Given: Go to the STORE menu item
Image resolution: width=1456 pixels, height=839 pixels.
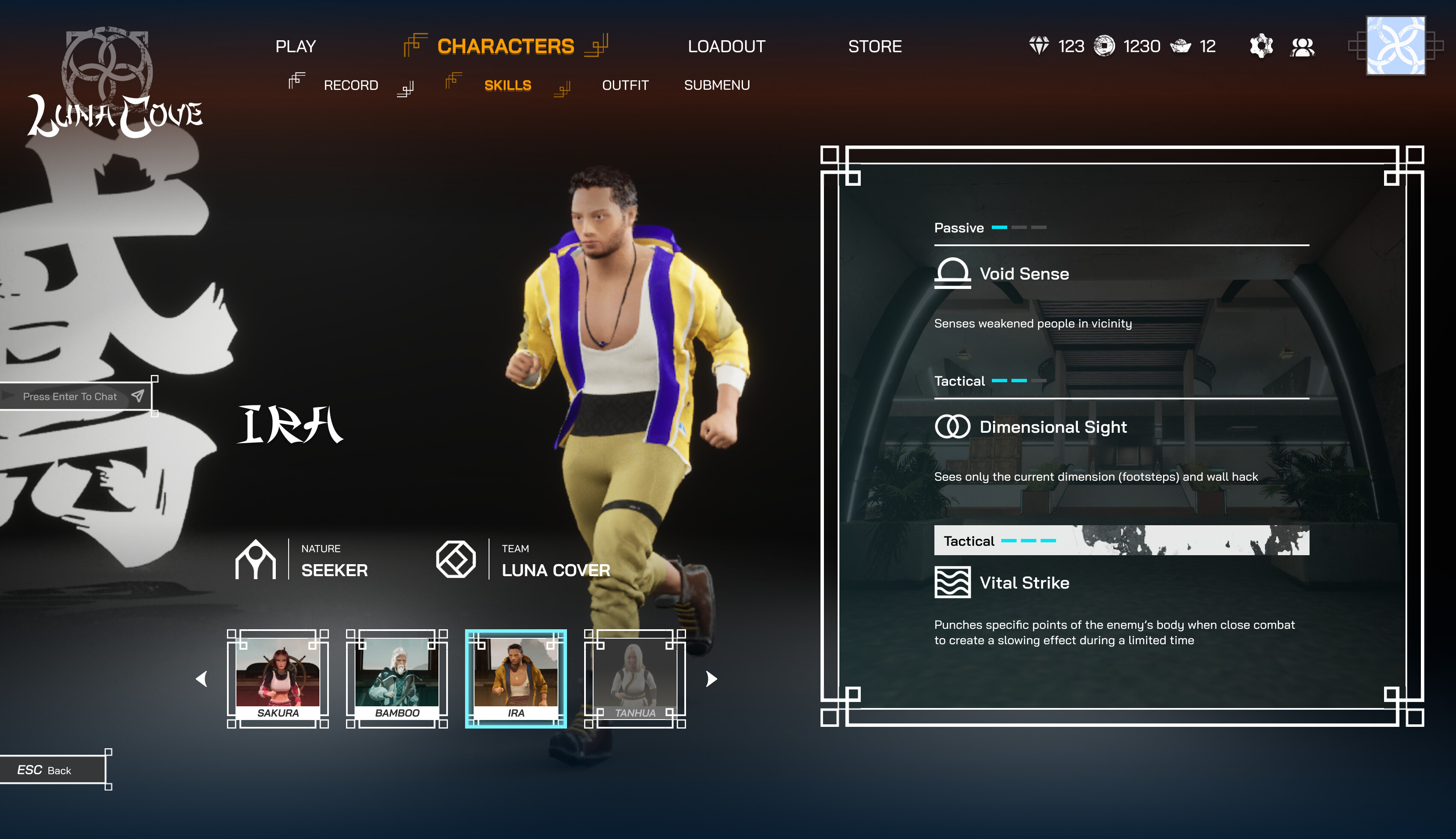Looking at the screenshot, I should tap(874, 46).
